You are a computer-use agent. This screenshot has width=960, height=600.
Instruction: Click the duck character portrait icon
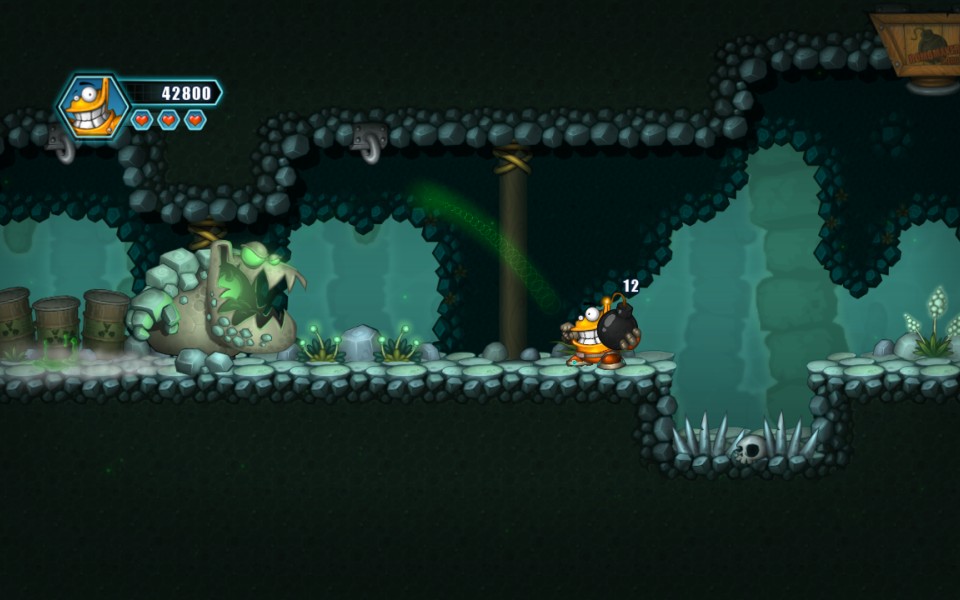pos(92,105)
